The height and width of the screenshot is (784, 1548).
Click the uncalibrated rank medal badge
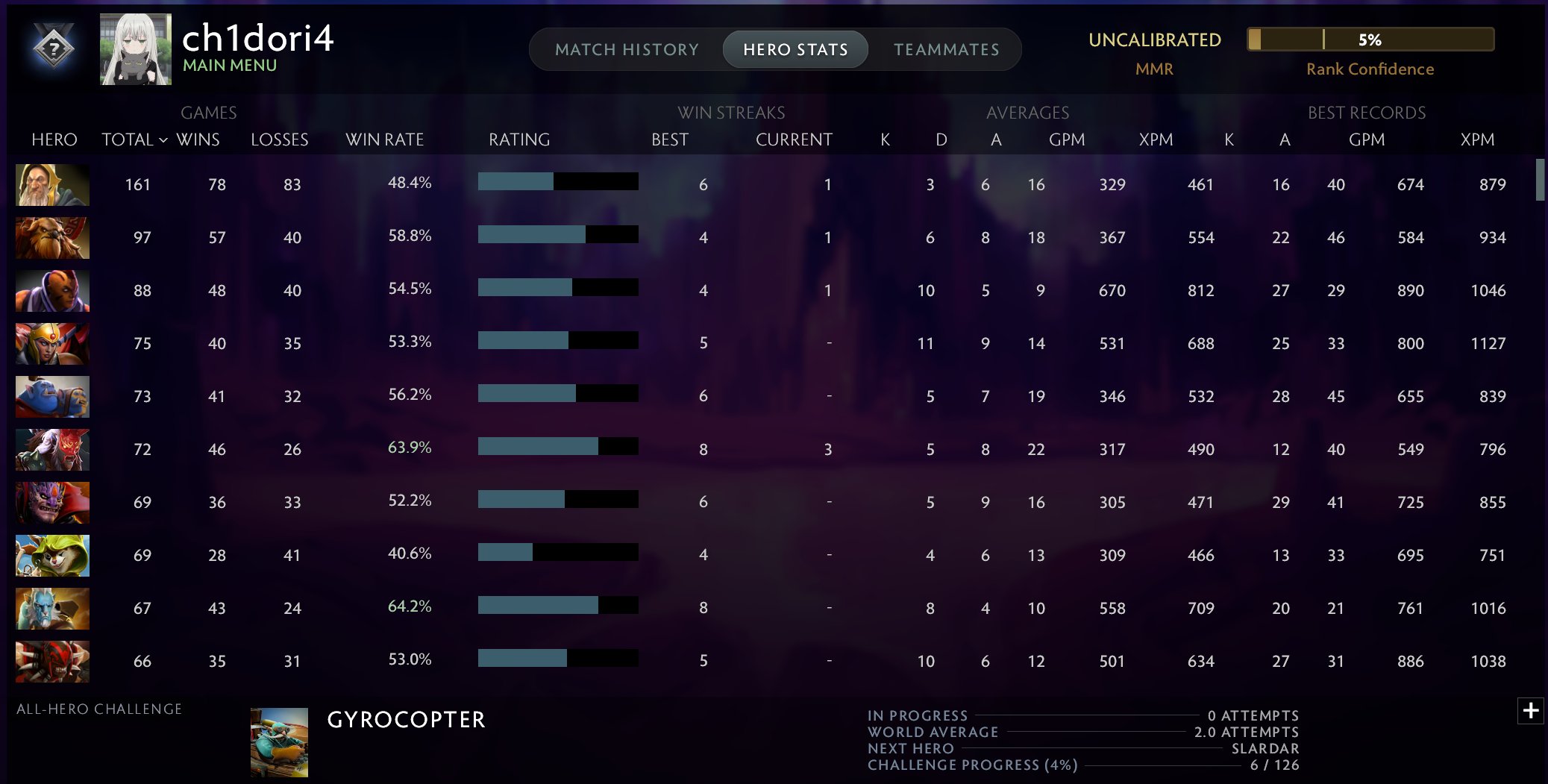tap(54, 47)
